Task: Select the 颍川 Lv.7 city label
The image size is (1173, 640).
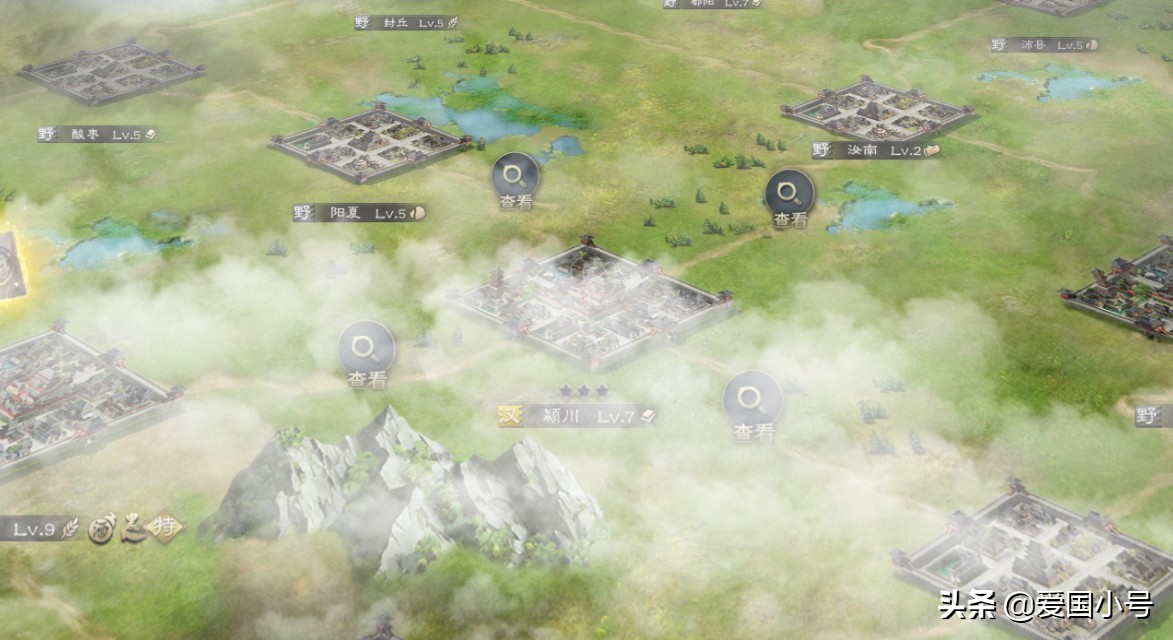Action: click(x=577, y=416)
